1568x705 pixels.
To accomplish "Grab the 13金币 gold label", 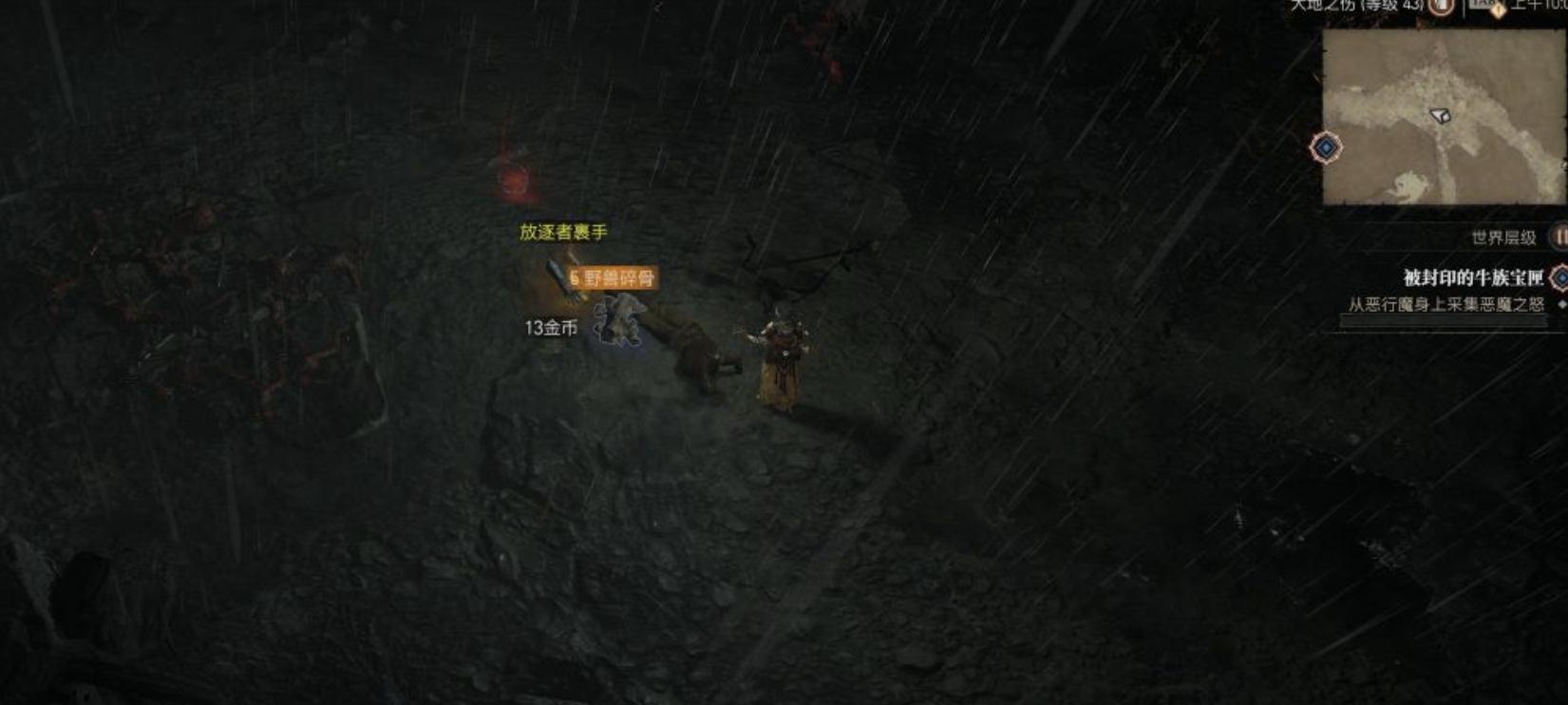I will click(551, 328).
